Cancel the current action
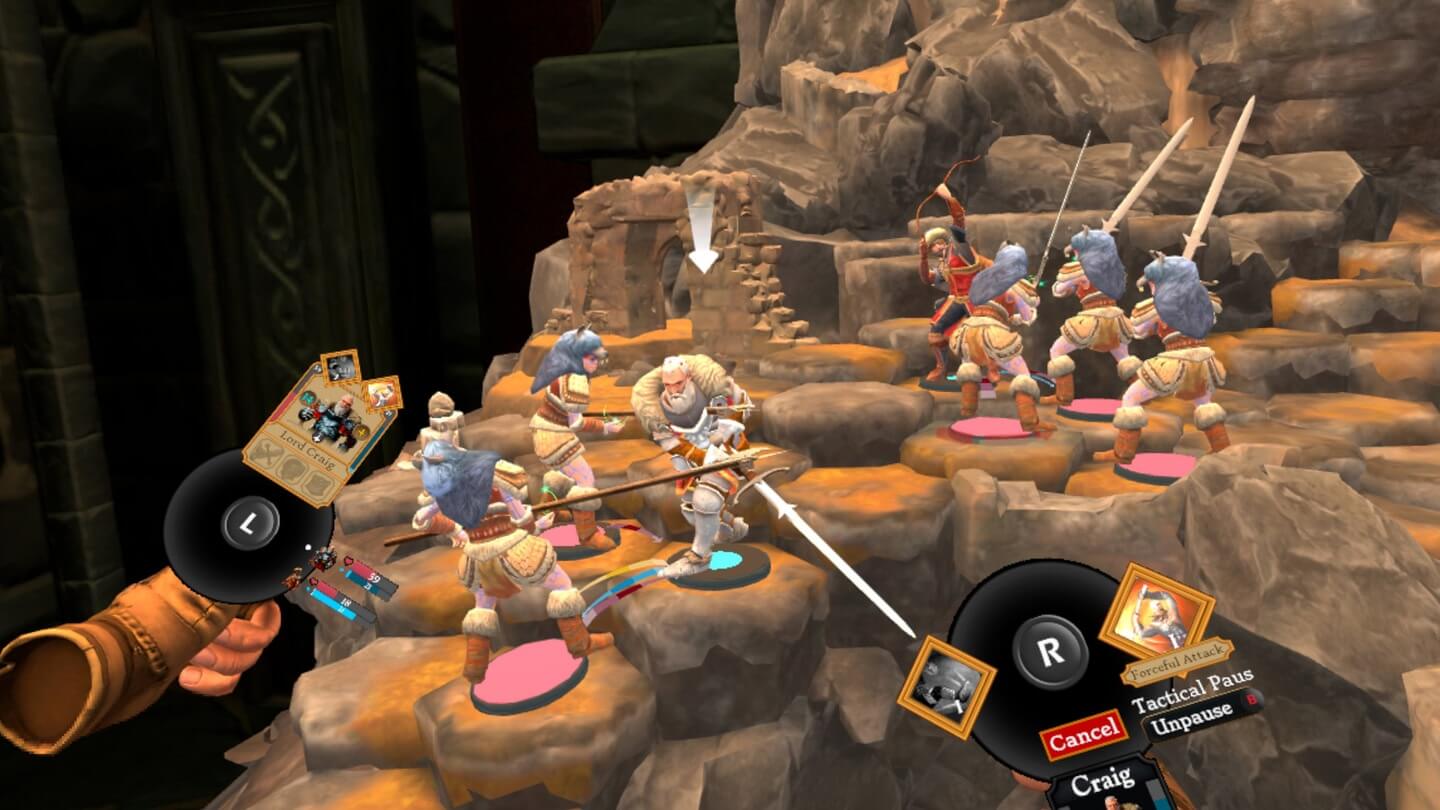Image resolution: width=1440 pixels, height=810 pixels. click(x=1083, y=735)
